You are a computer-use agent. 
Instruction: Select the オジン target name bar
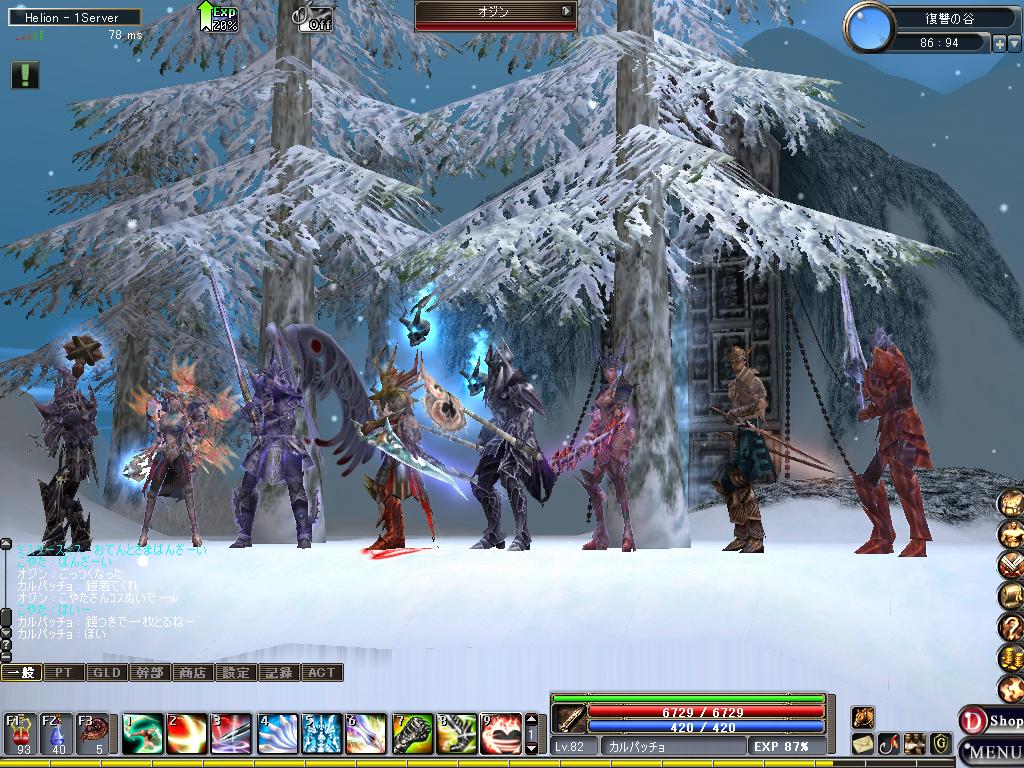click(496, 11)
